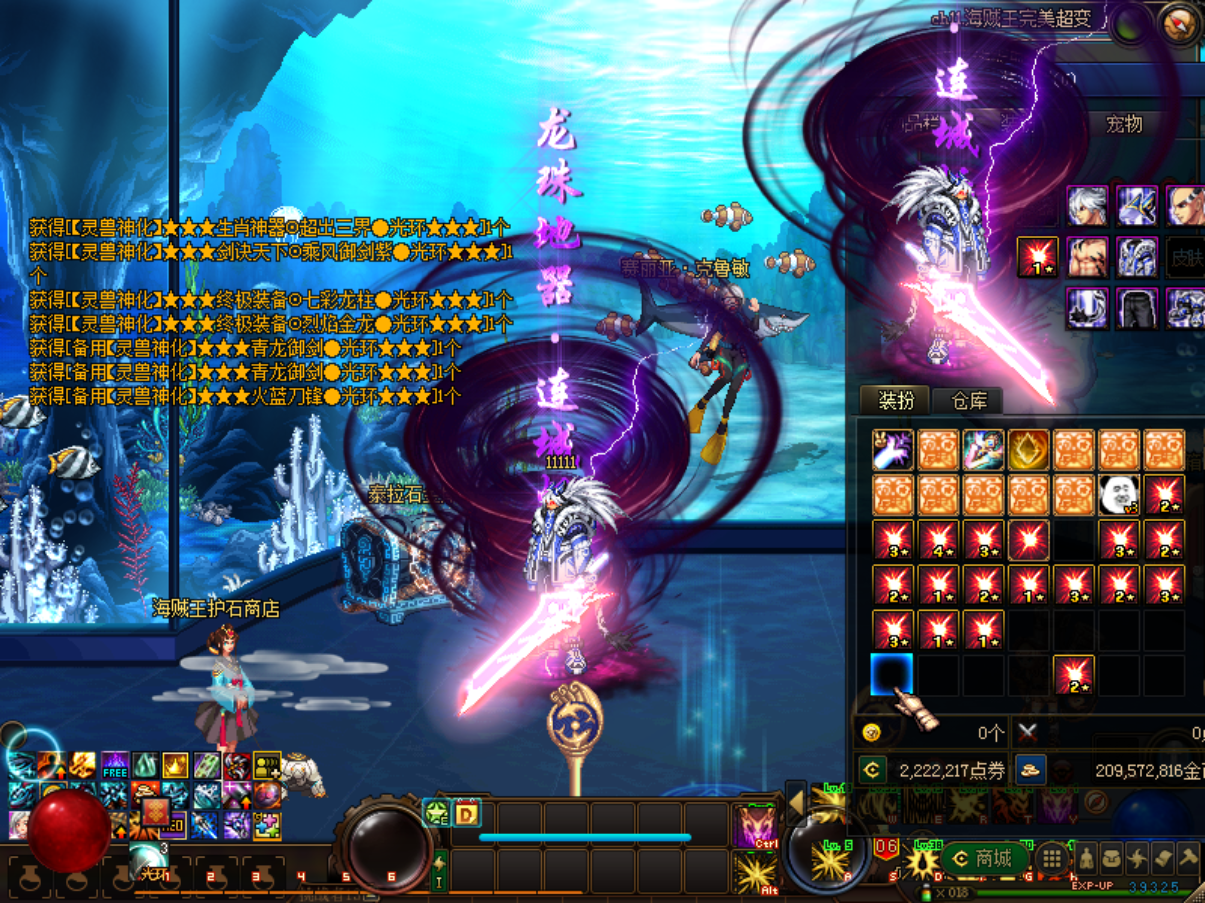
Task: Click the green star E icon
Action: point(437,813)
